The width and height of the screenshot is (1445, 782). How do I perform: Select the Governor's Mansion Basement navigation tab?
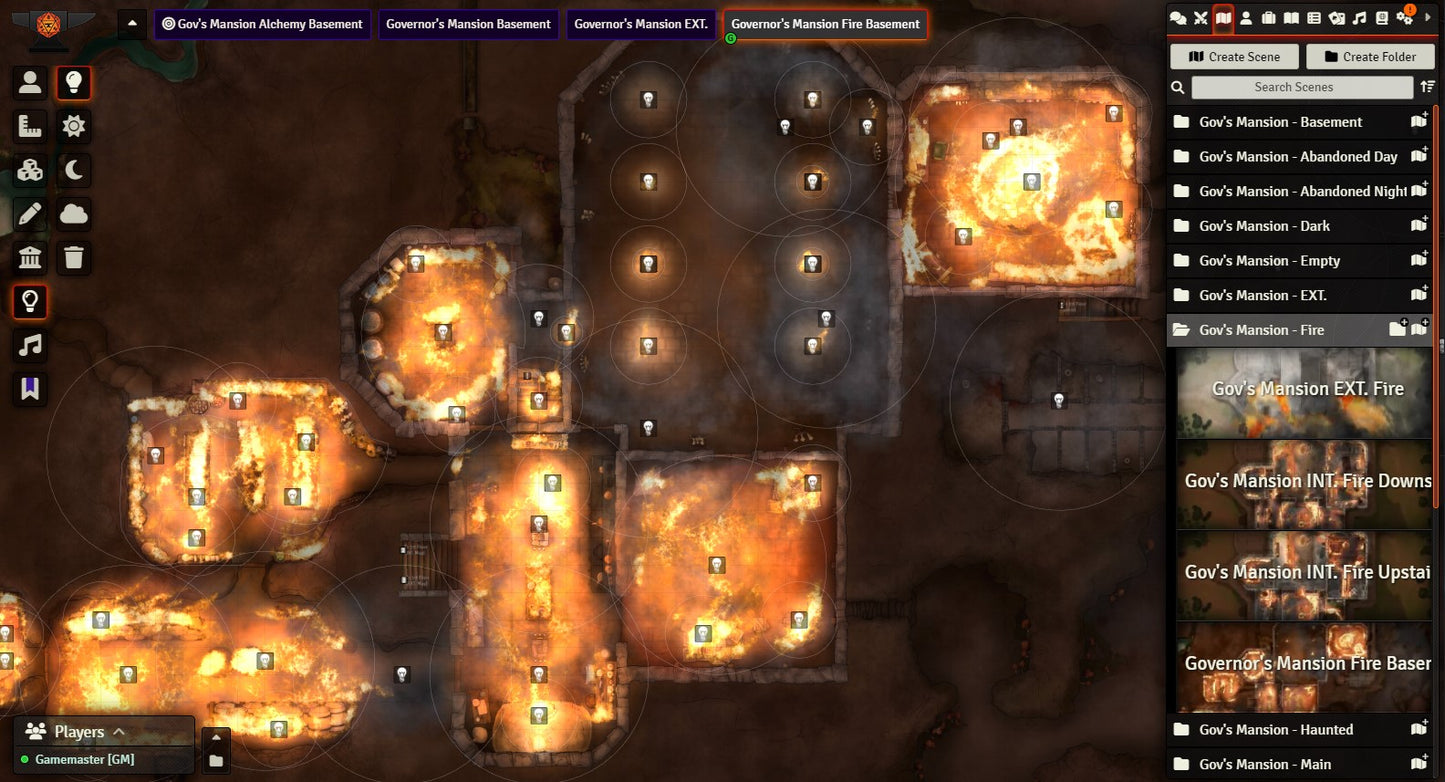tap(468, 24)
